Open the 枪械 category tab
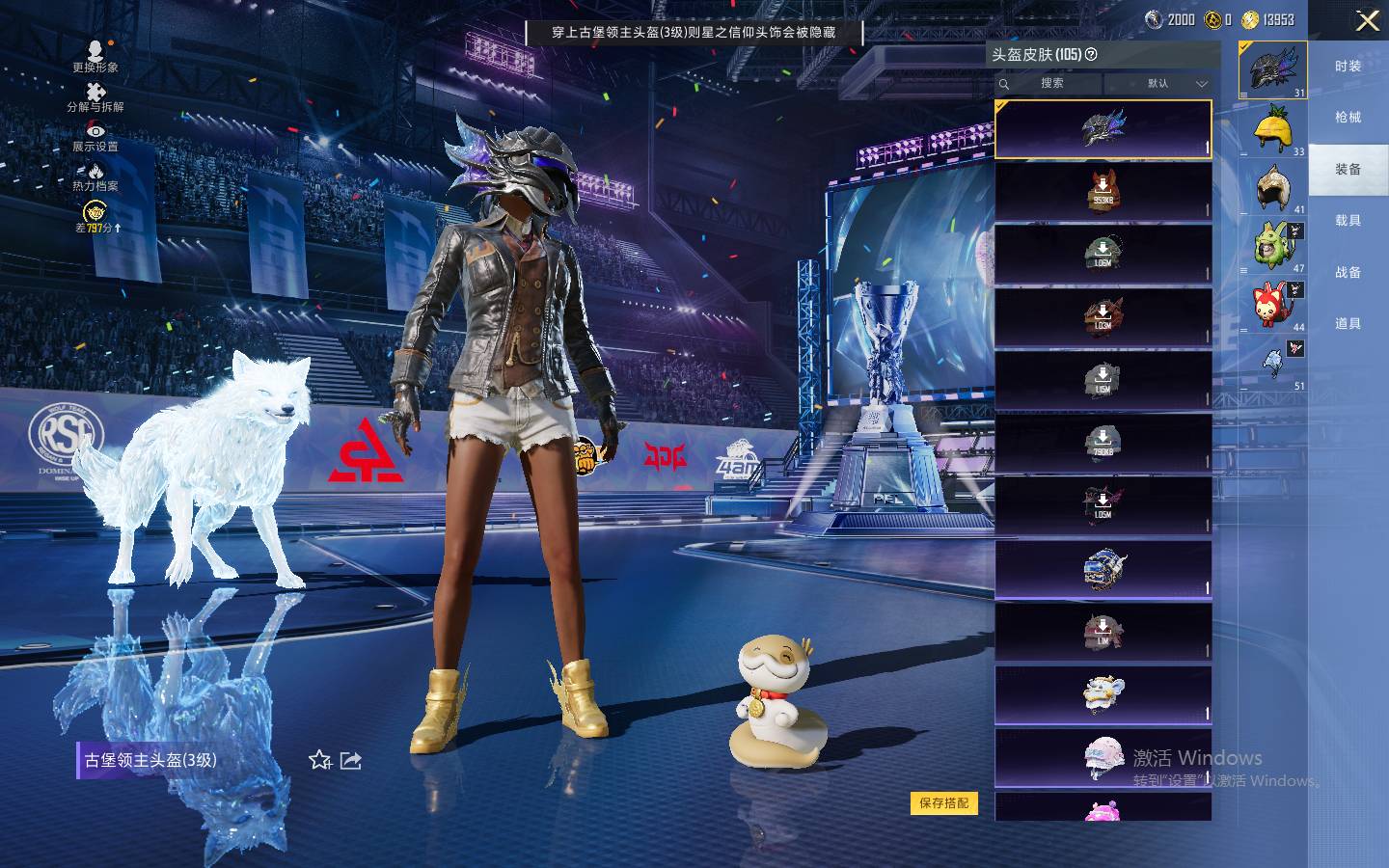 coord(1348,118)
